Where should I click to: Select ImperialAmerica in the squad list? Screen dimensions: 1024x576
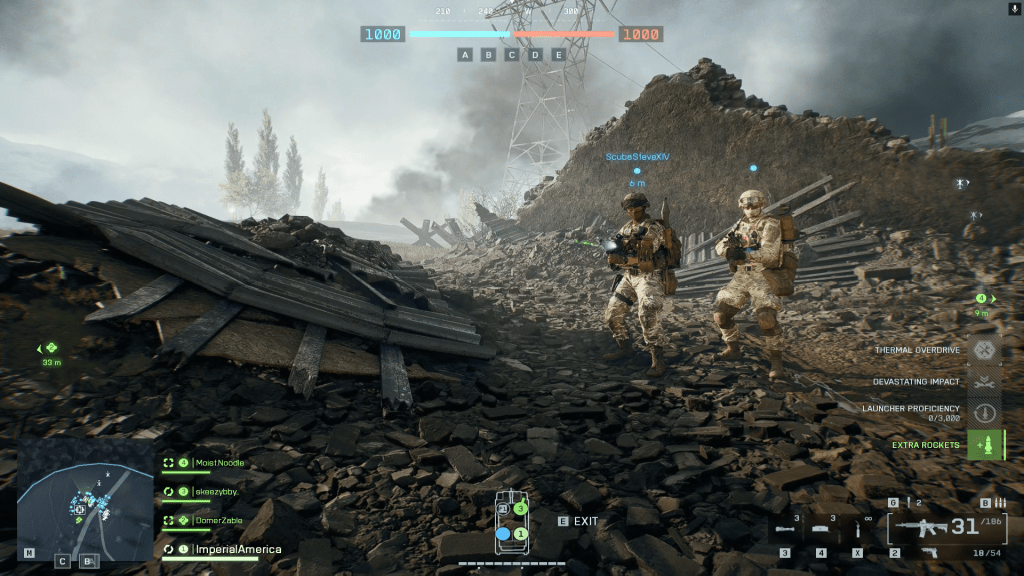[x=237, y=549]
